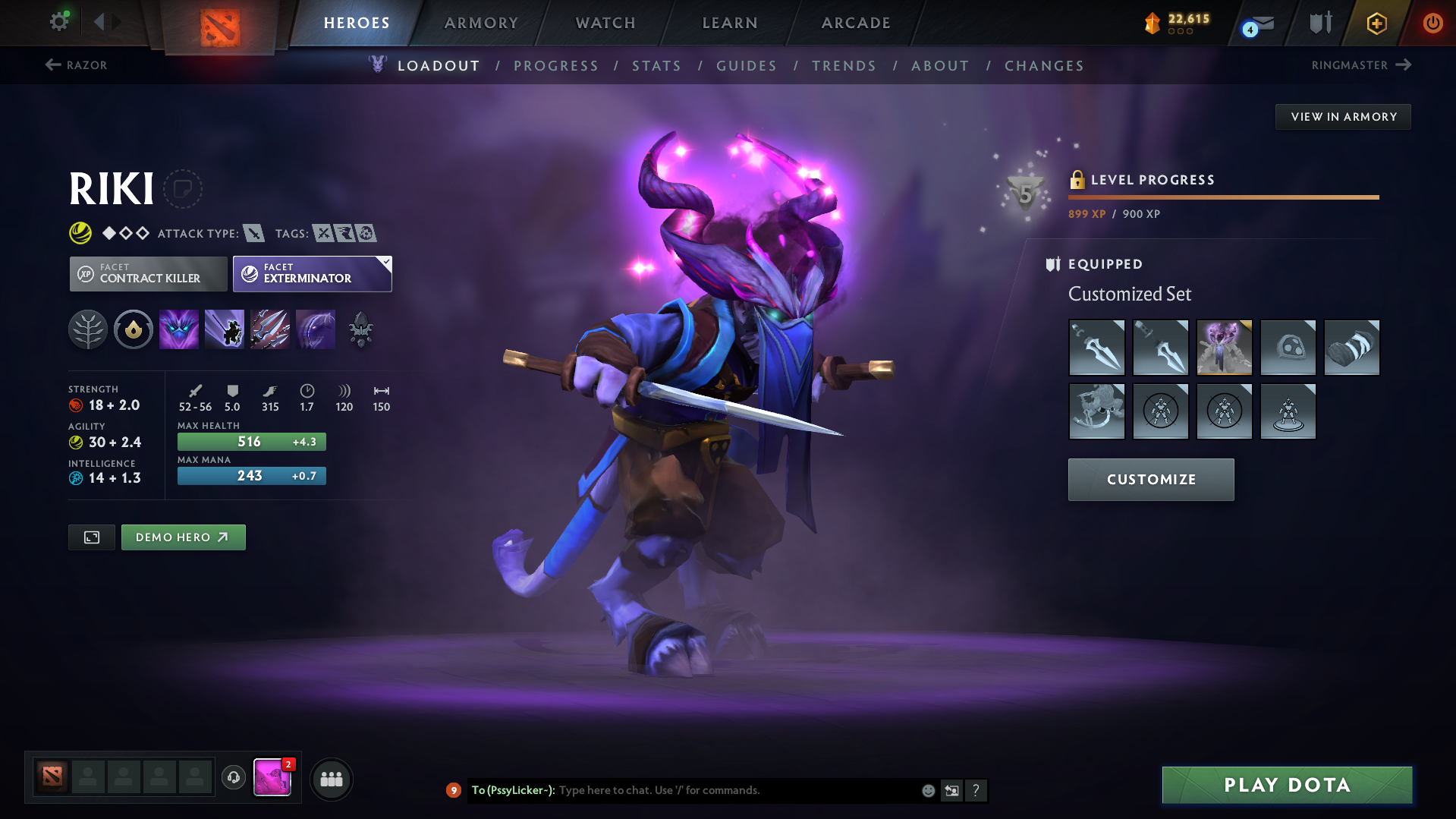Open the Progress sub-tab

coord(556,66)
